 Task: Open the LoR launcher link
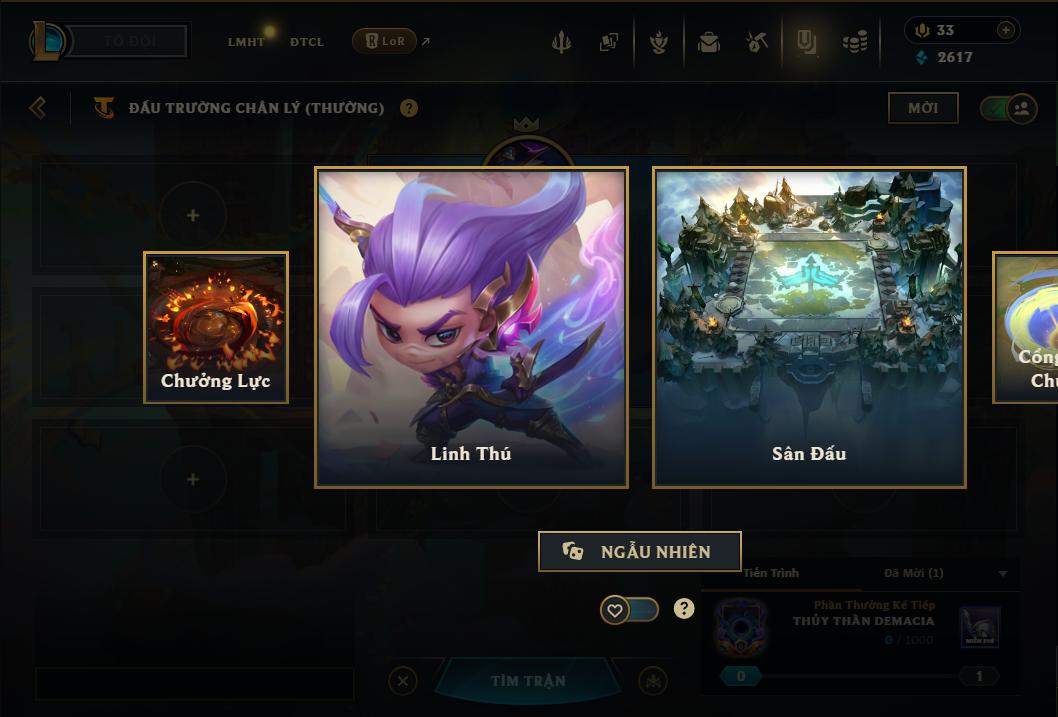click(385, 41)
